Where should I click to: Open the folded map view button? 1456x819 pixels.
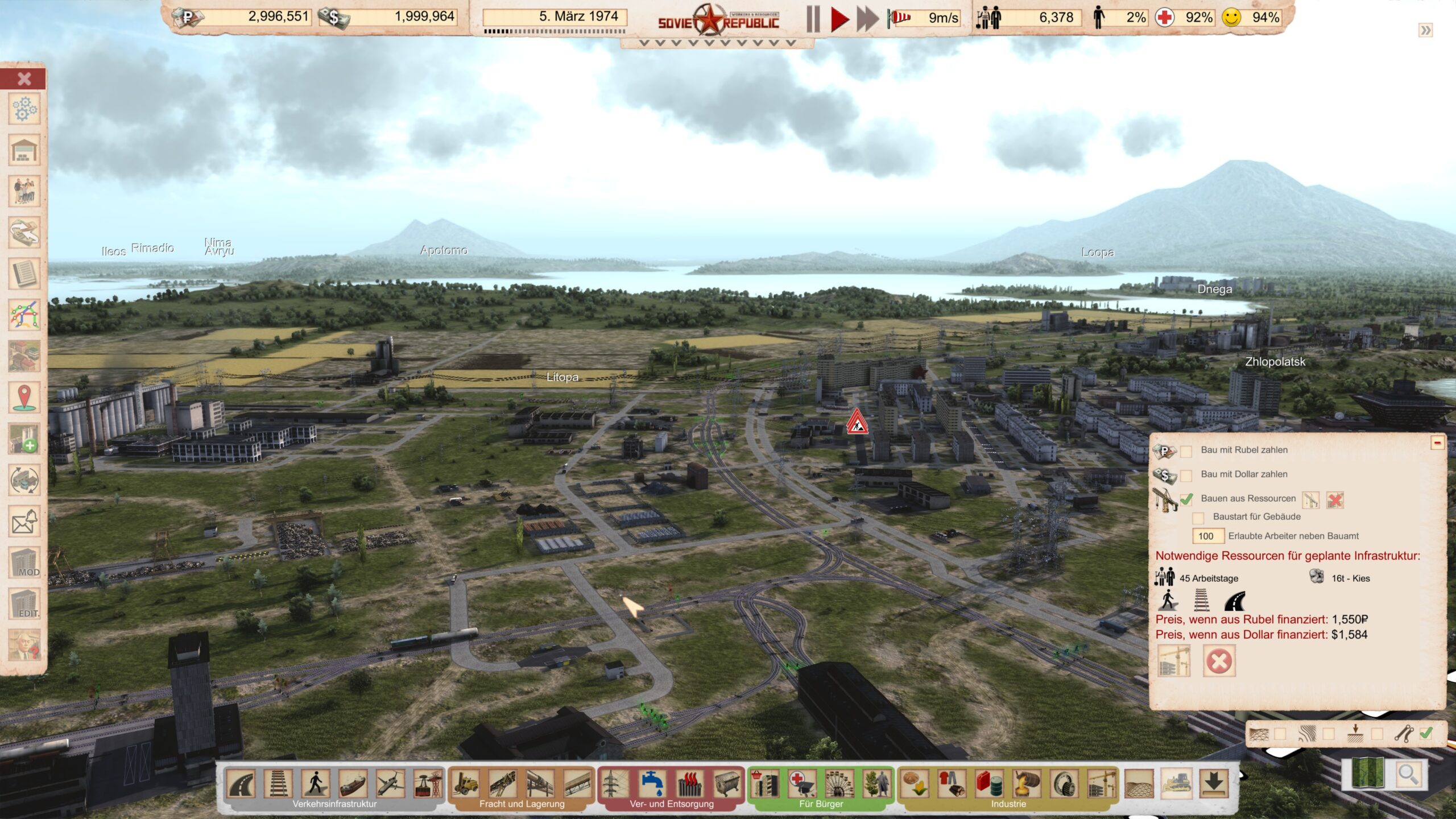pyautogui.click(x=1368, y=775)
